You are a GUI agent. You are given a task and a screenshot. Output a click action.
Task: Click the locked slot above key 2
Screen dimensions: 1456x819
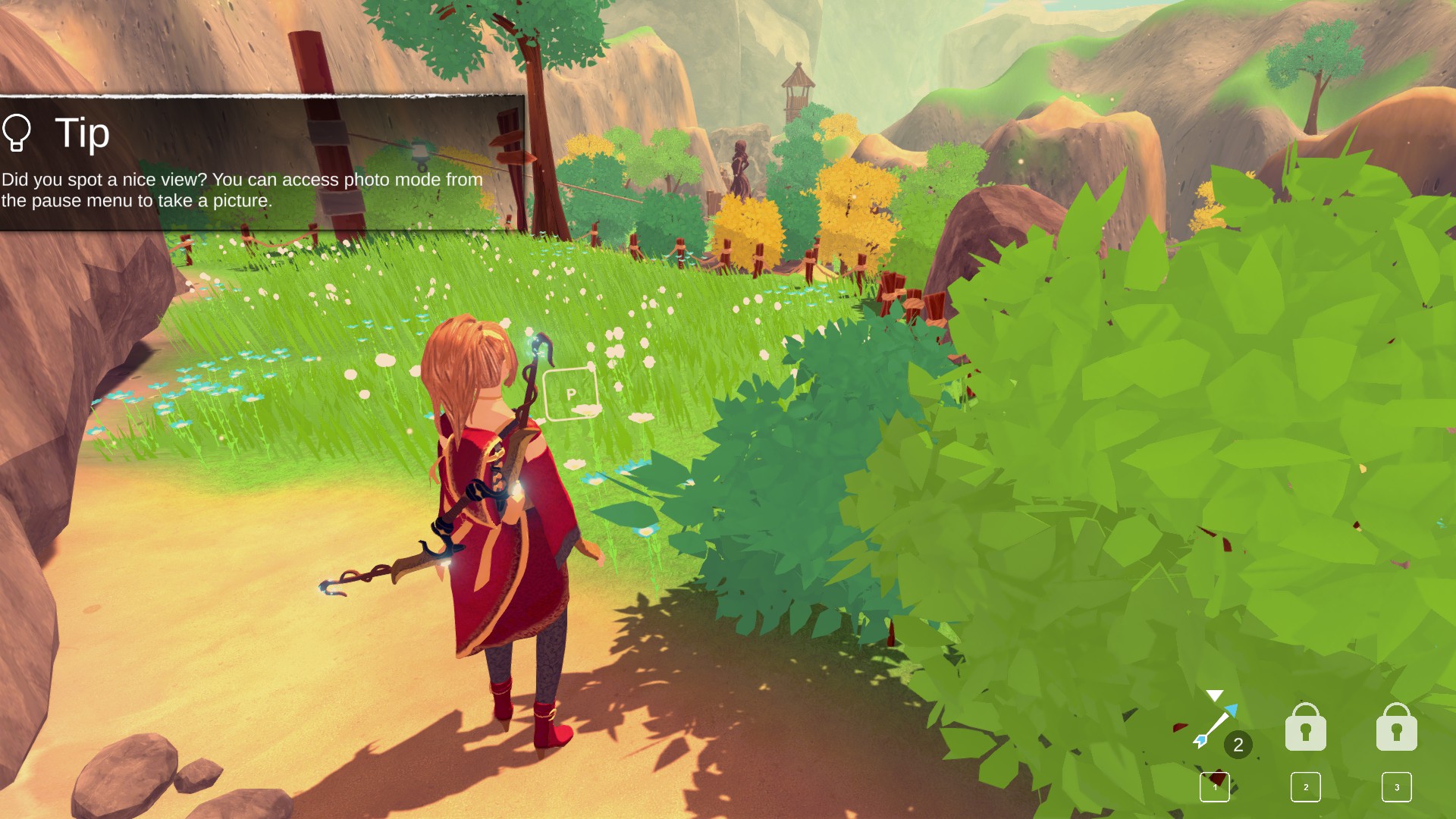1305,728
